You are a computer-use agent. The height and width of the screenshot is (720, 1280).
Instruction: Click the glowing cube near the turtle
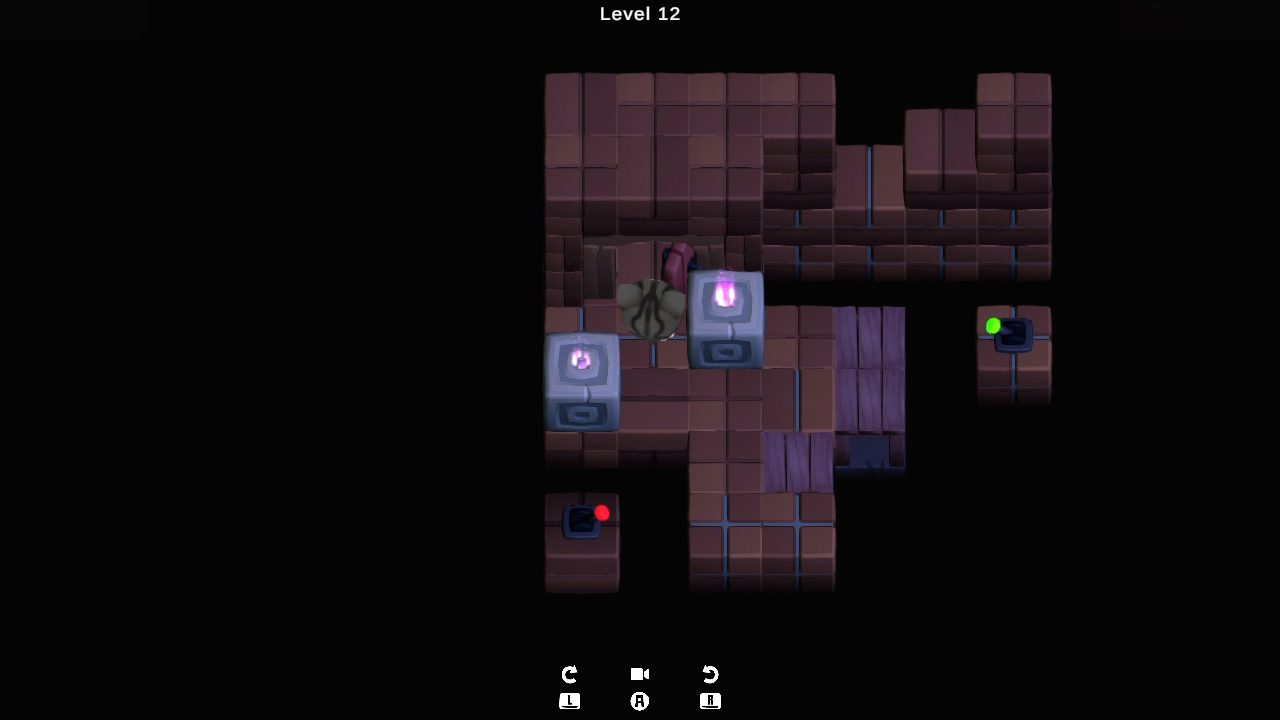725,318
